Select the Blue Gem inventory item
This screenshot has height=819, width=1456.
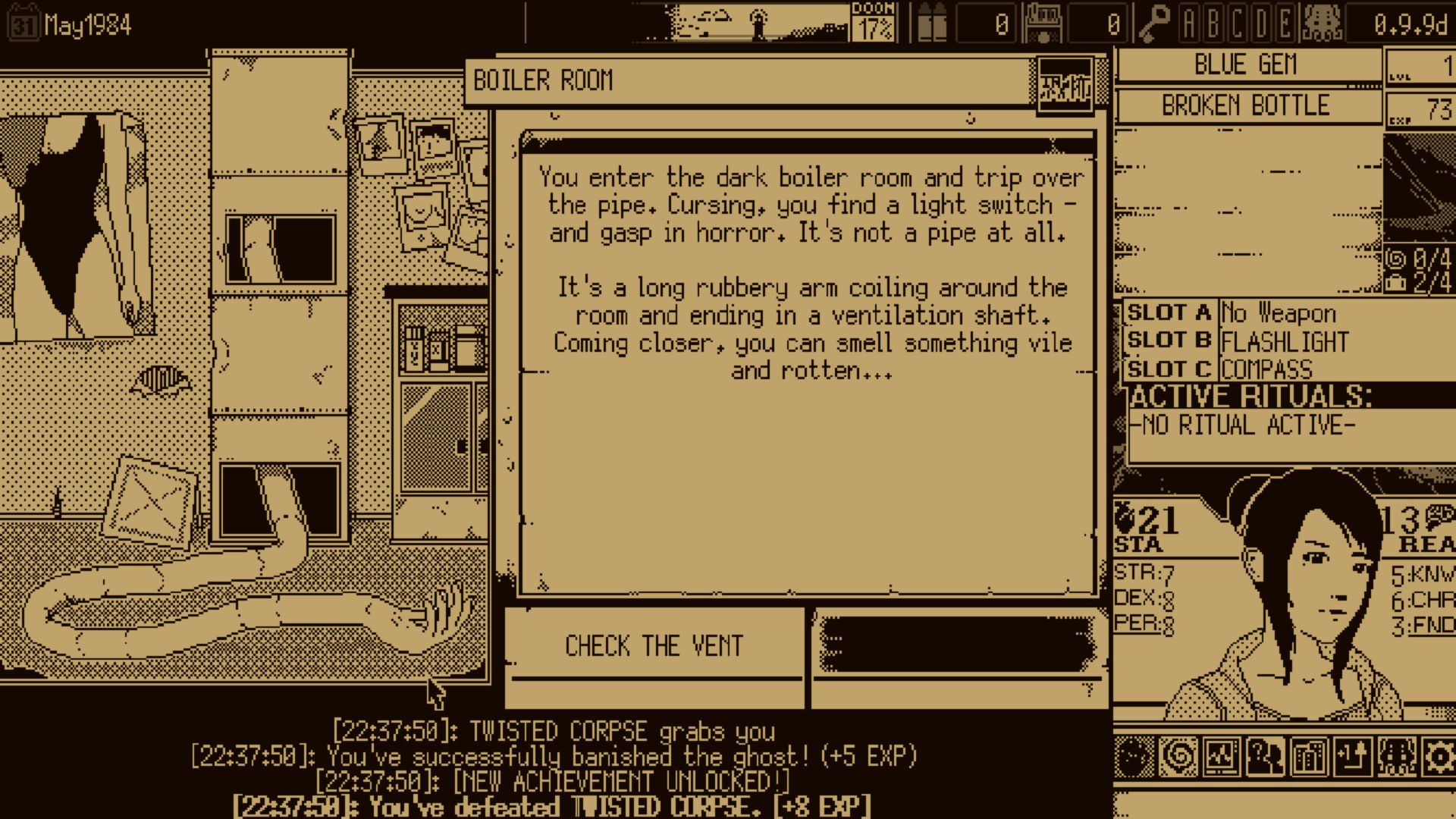1245,65
